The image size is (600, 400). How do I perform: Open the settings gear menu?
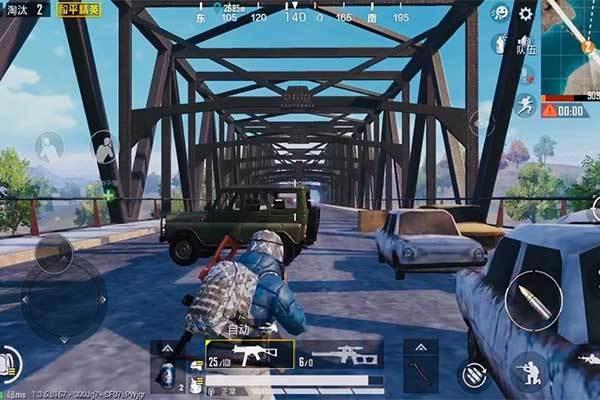tap(526, 14)
